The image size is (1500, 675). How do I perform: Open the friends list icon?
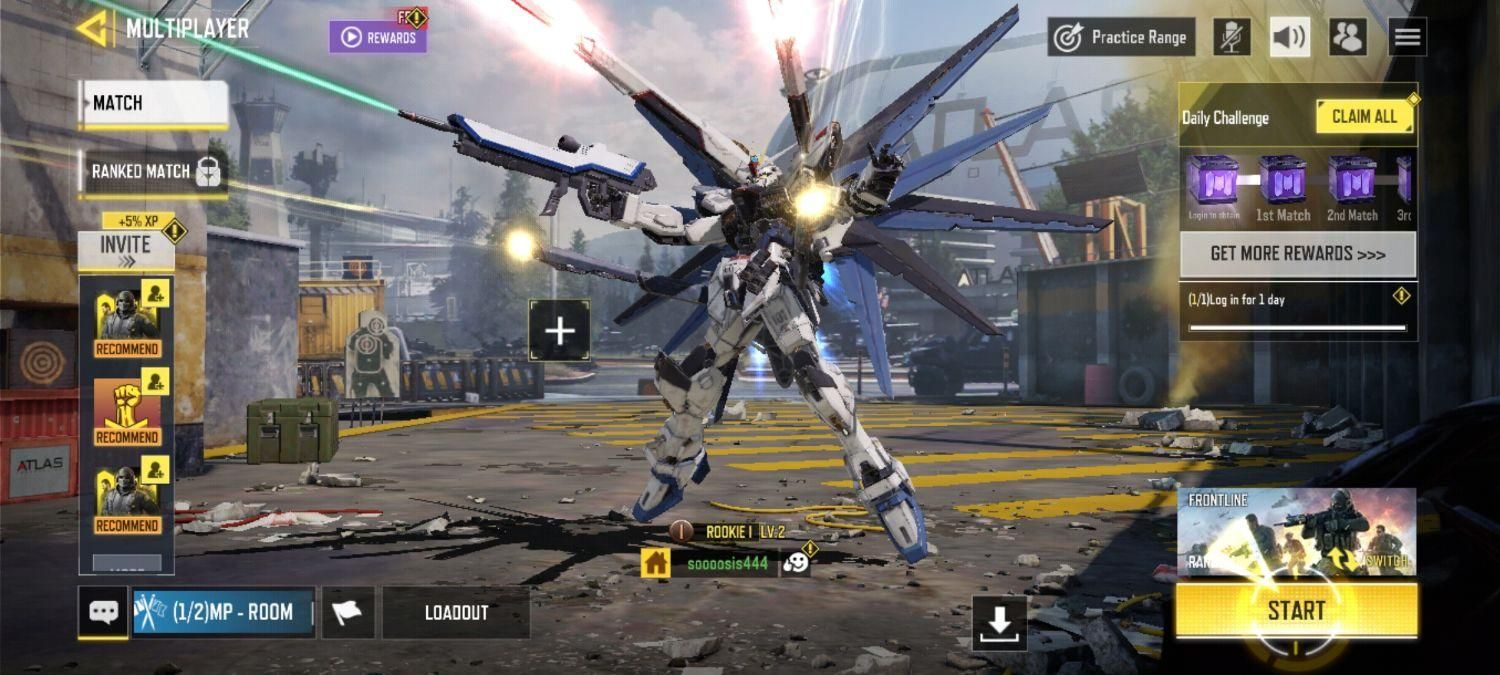[1348, 38]
